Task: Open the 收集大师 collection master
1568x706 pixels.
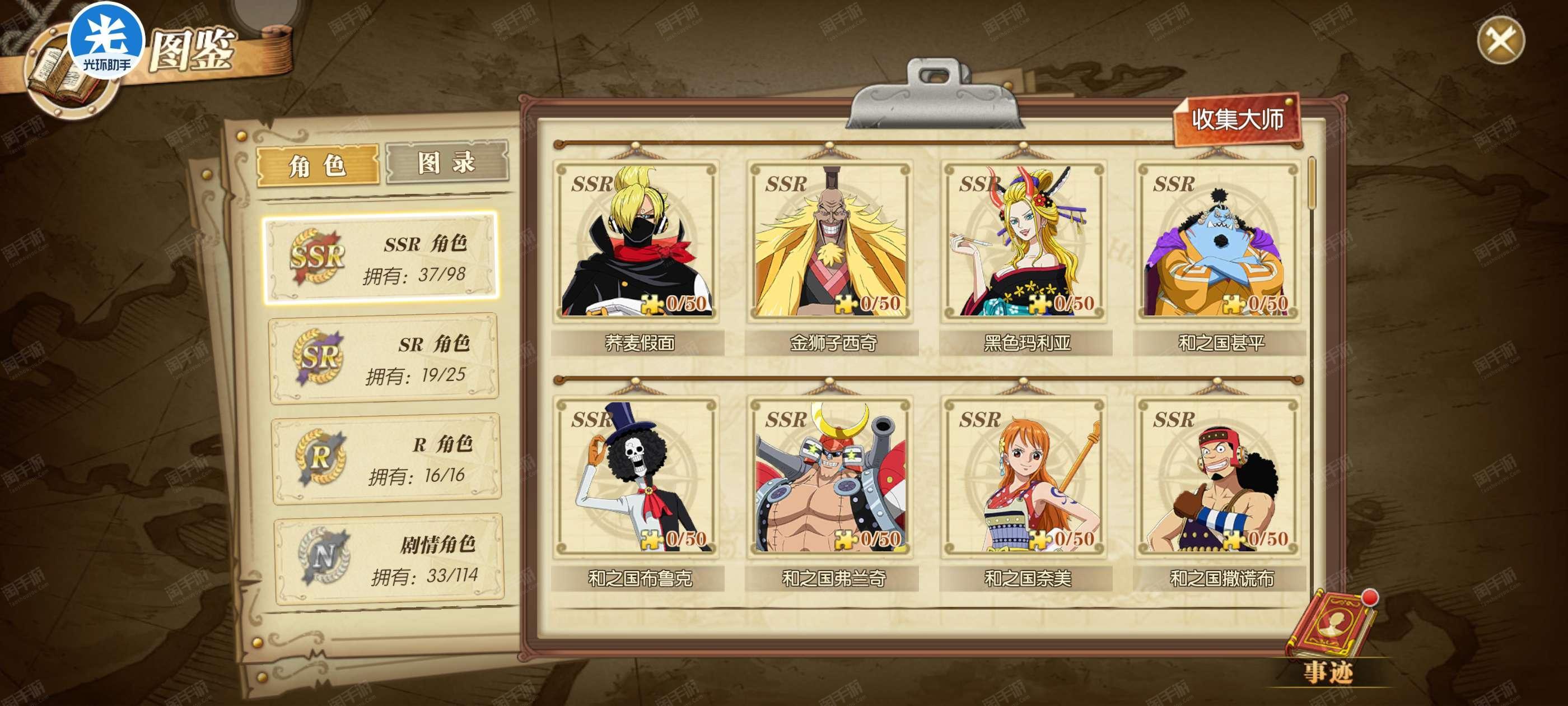Action: (1237, 119)
